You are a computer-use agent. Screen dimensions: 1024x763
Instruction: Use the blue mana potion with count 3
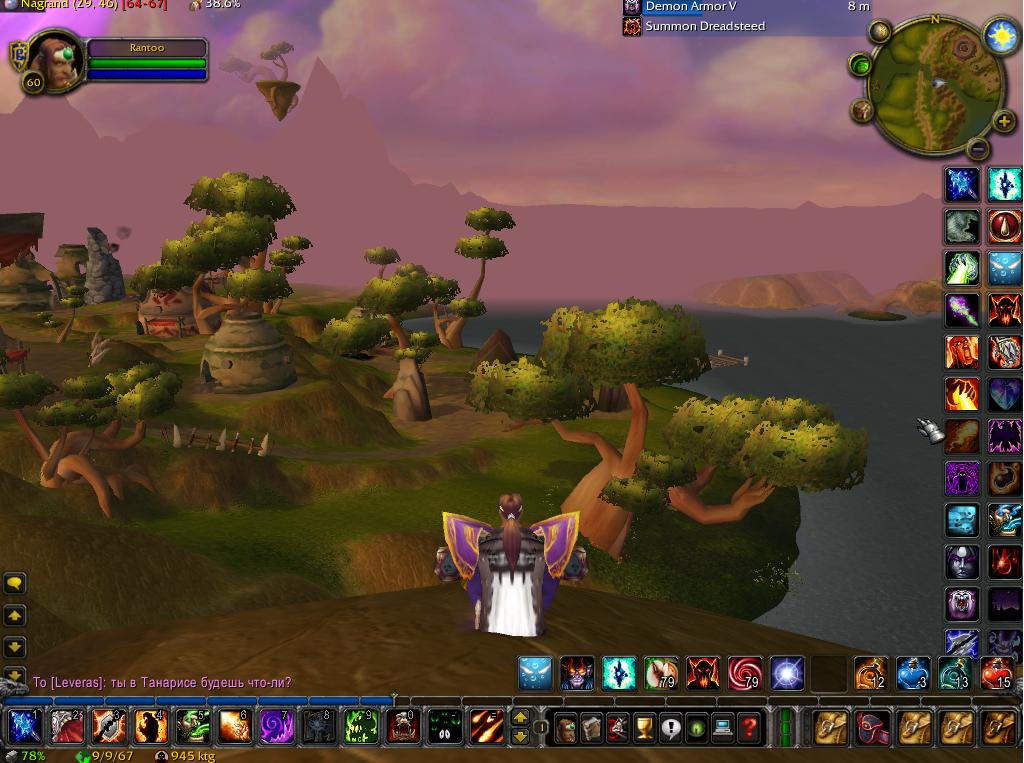click(x=912, y=674)
